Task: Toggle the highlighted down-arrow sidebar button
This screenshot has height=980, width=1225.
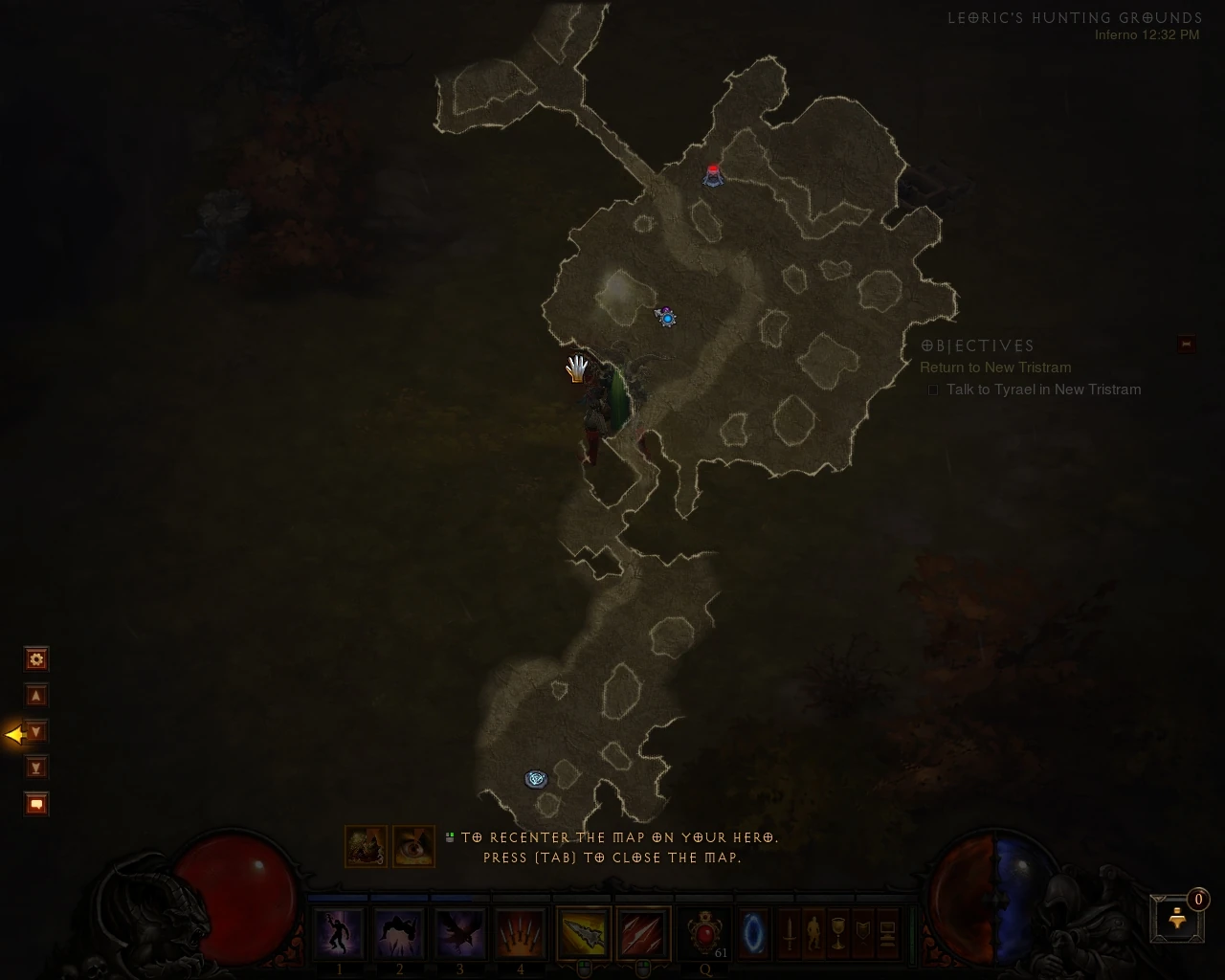Action: 35,731
